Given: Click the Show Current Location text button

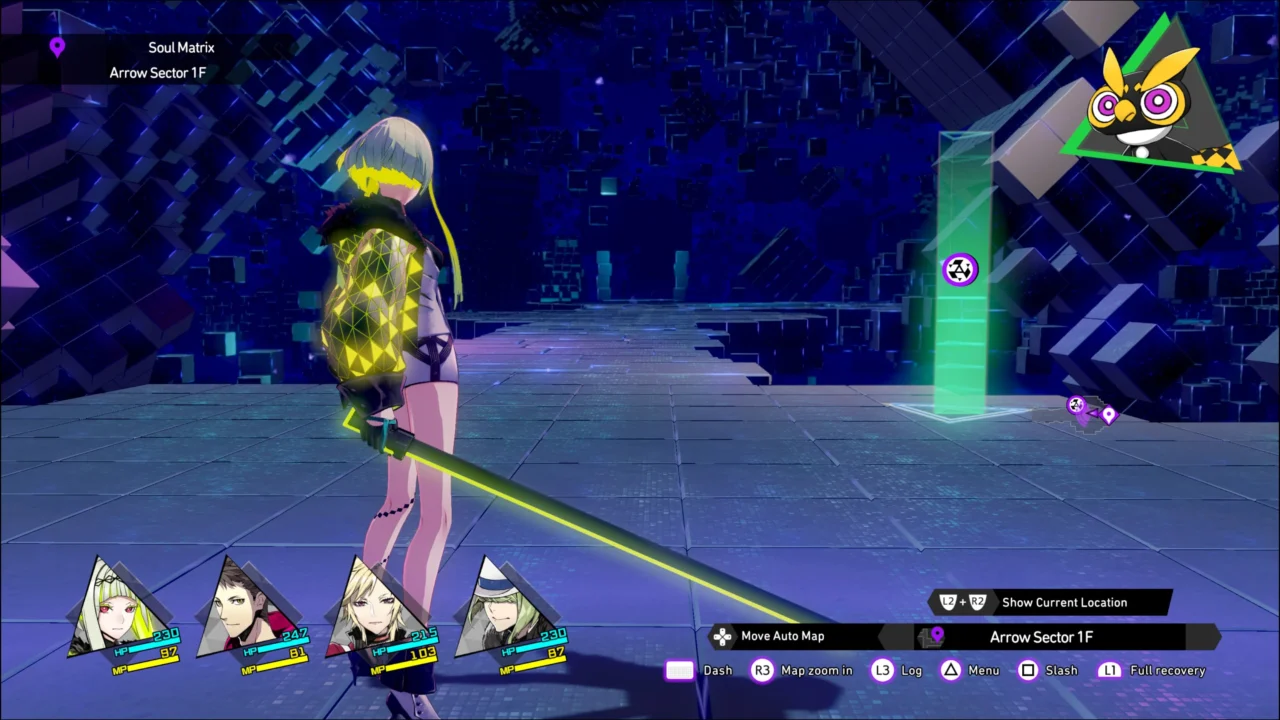Looking at the screenshot, I should [1064, 602].
